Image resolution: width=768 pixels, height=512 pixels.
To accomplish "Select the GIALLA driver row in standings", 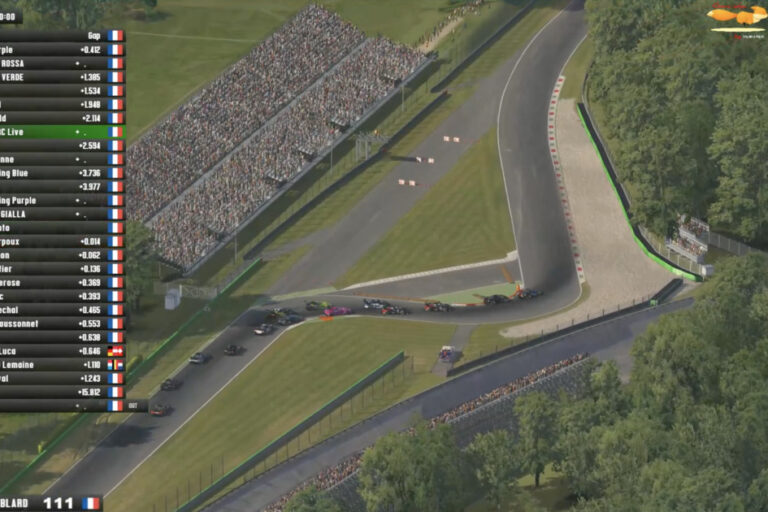I will pos(60,214).
